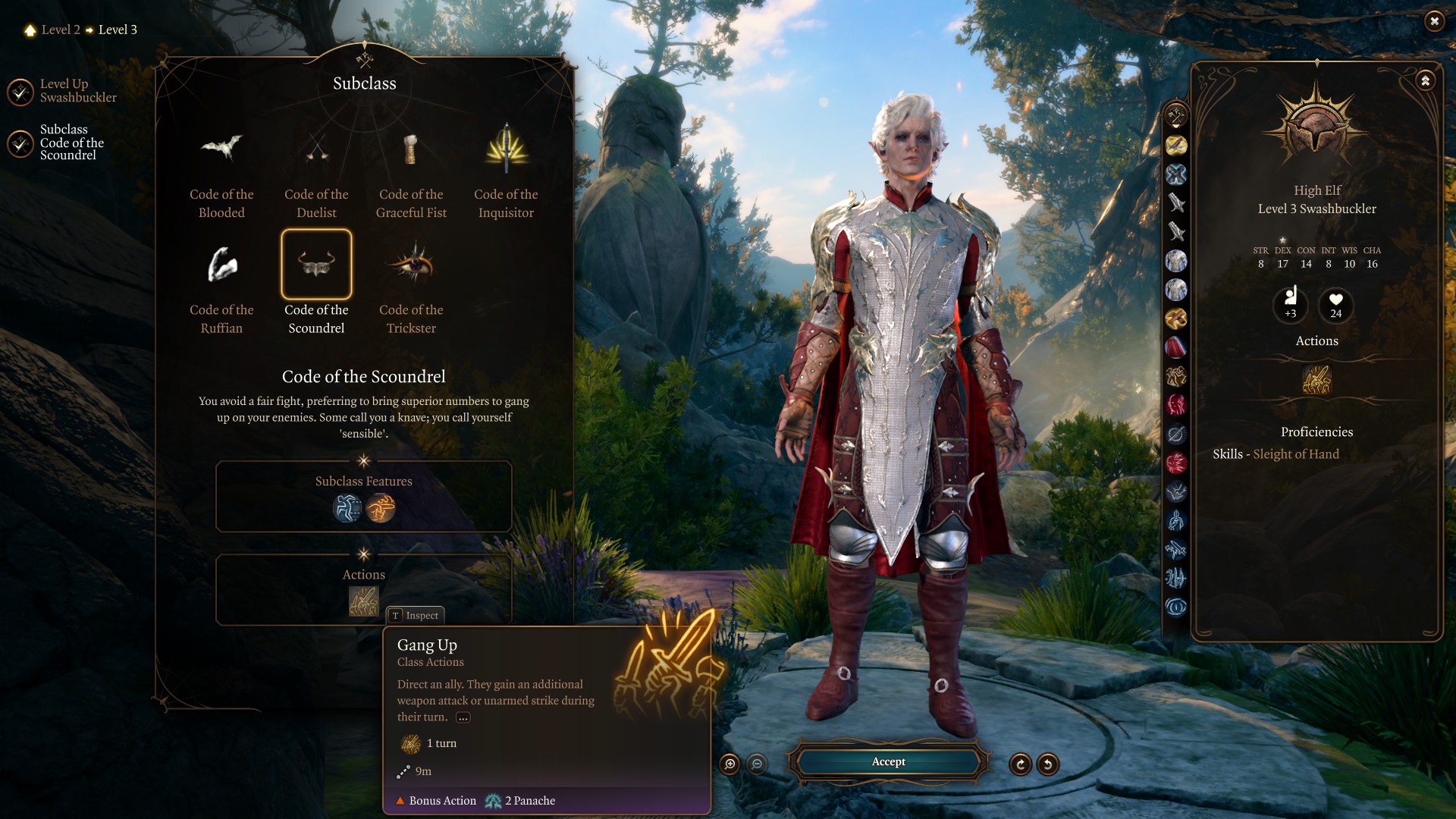Select Code of the Duelist subclass
The image size is (1456, 819).
pos(316,149)
